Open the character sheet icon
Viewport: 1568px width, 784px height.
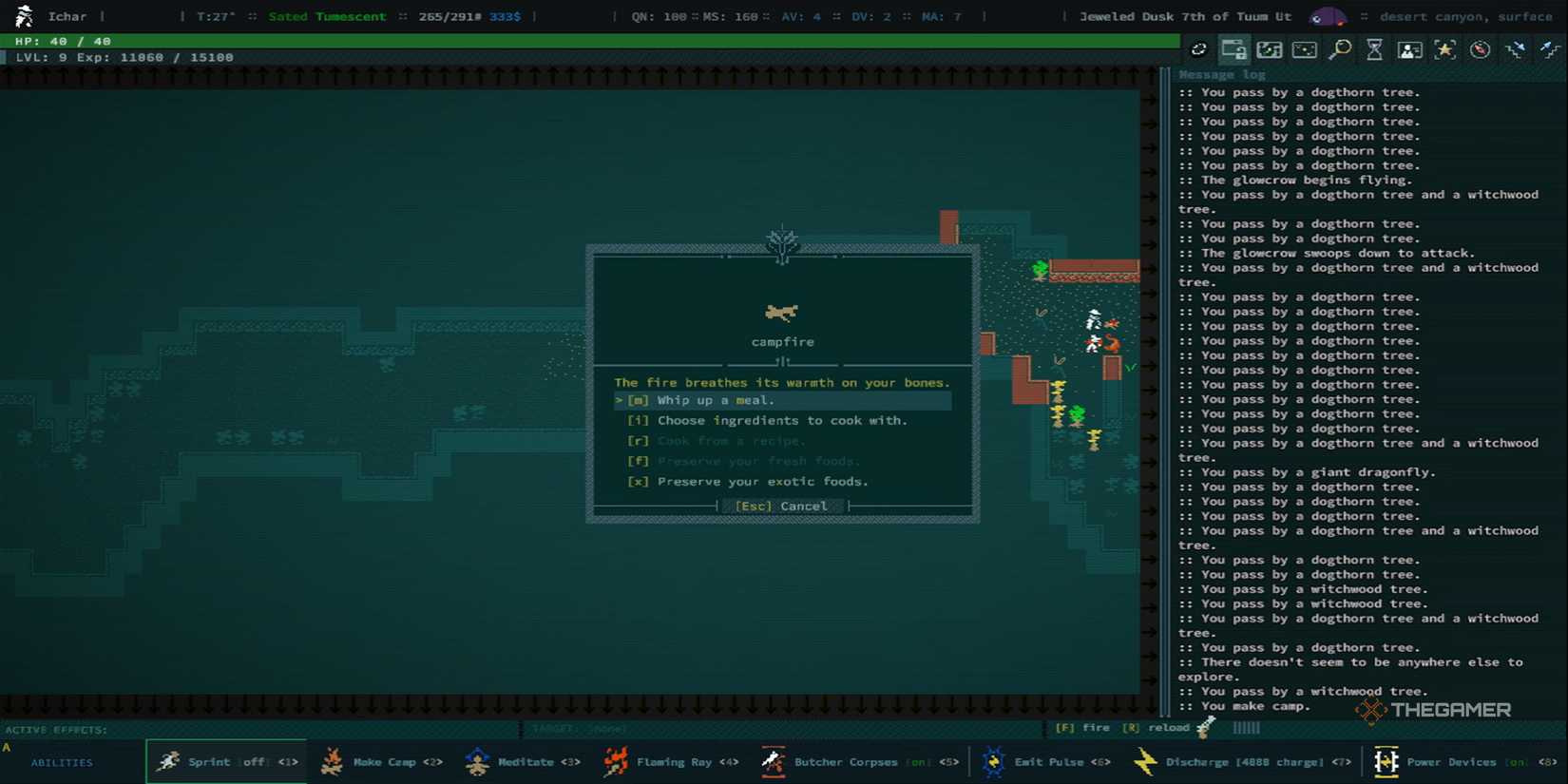[1409, 49]
